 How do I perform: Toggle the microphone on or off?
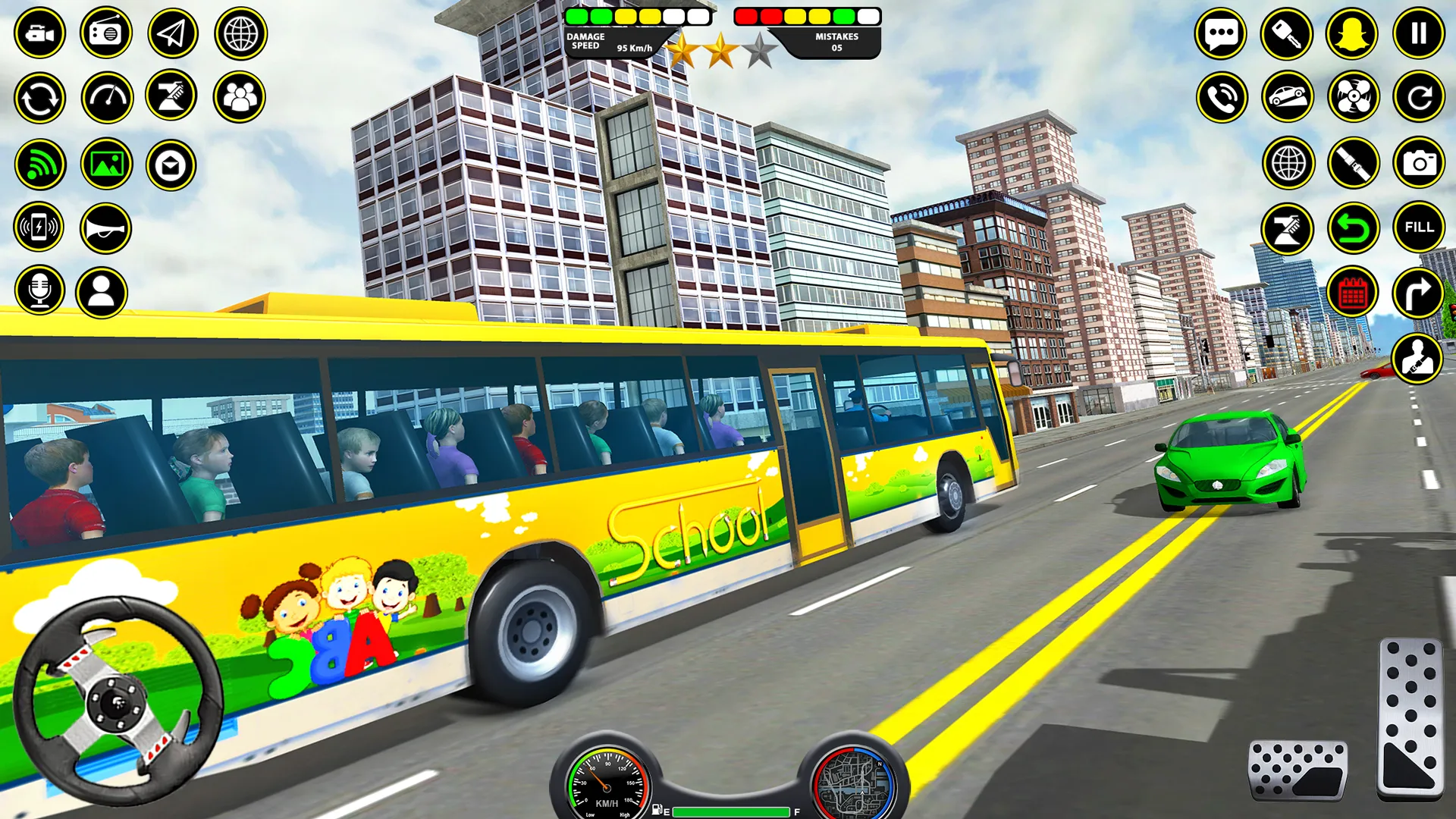point(41,291)
